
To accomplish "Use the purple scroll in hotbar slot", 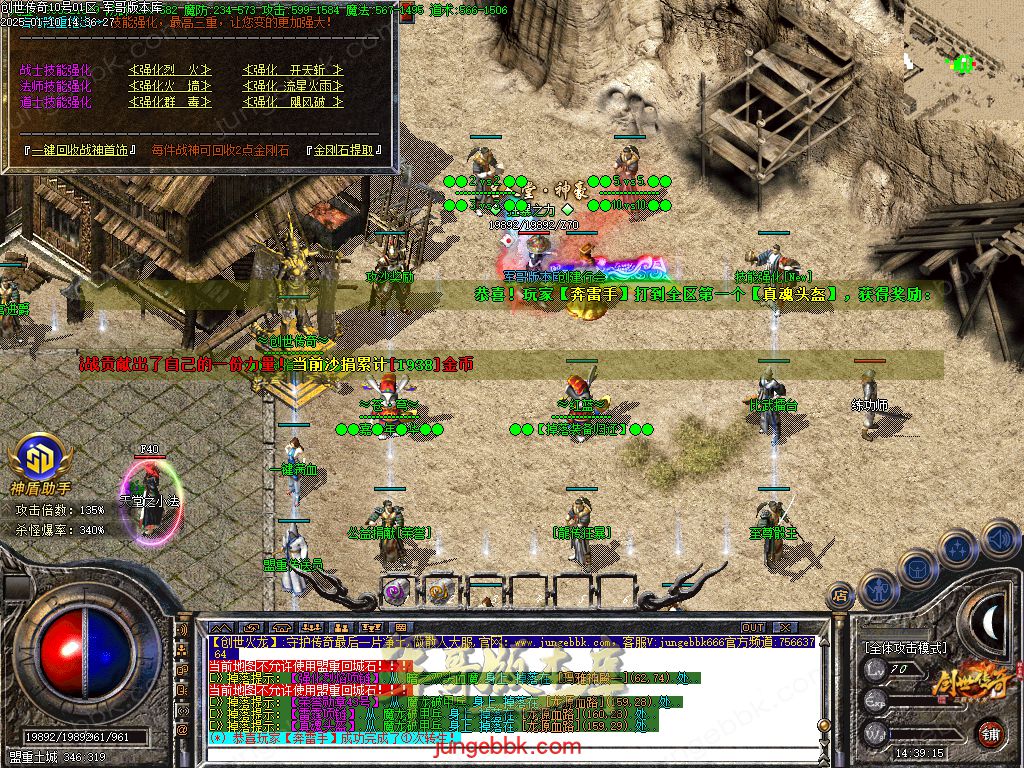I will [397, 592].
